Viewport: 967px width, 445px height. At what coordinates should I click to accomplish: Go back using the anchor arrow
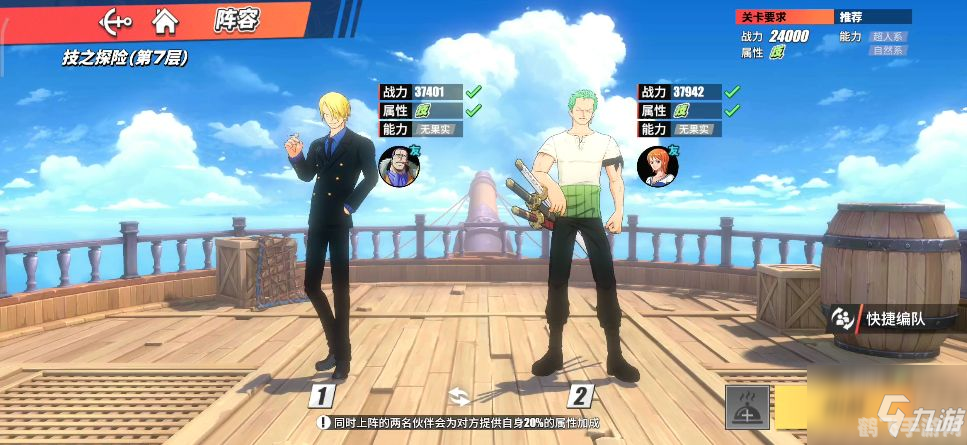tap(117, 19)
